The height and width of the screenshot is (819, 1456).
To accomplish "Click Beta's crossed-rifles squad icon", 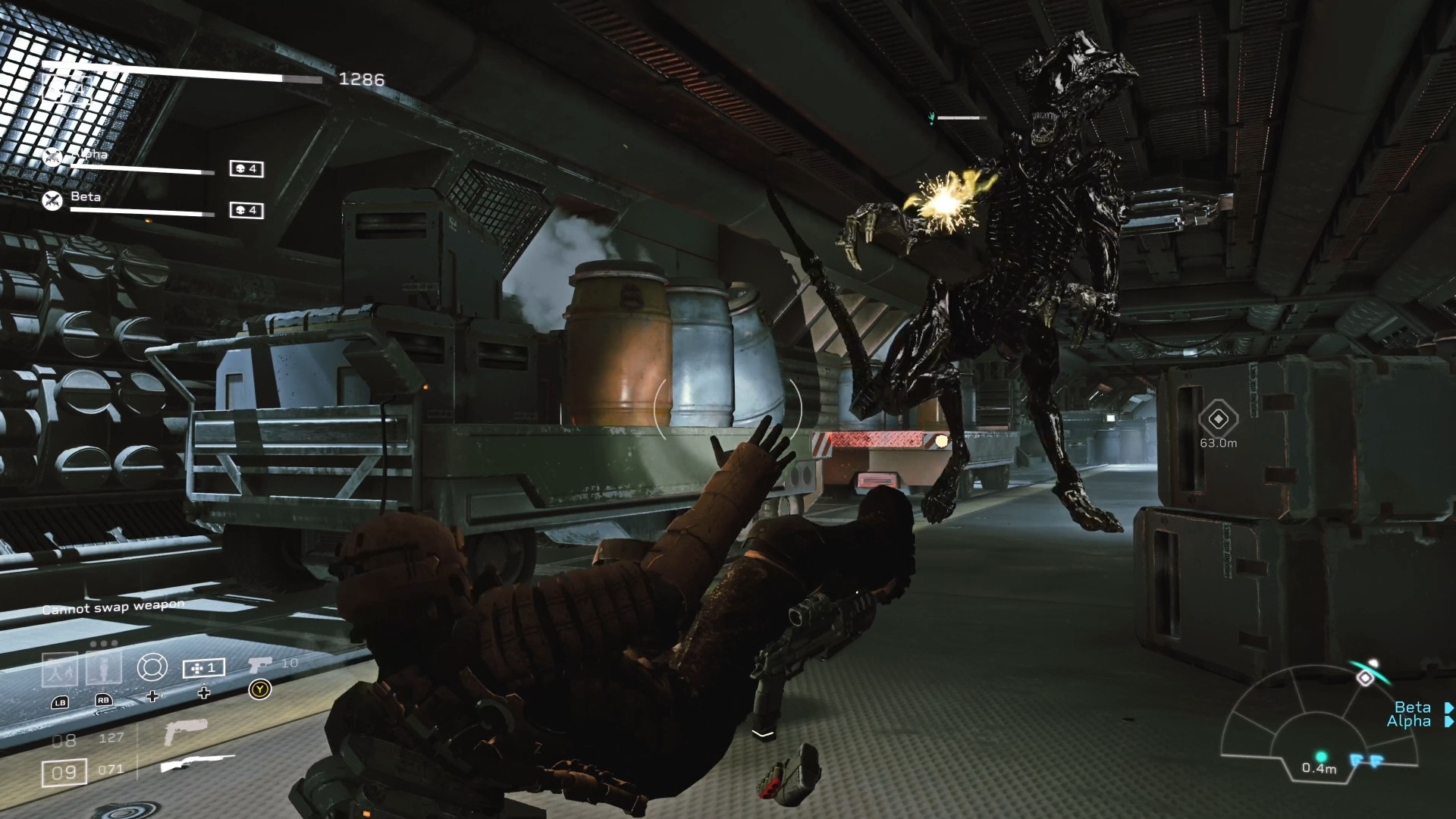I will [52, 200].
